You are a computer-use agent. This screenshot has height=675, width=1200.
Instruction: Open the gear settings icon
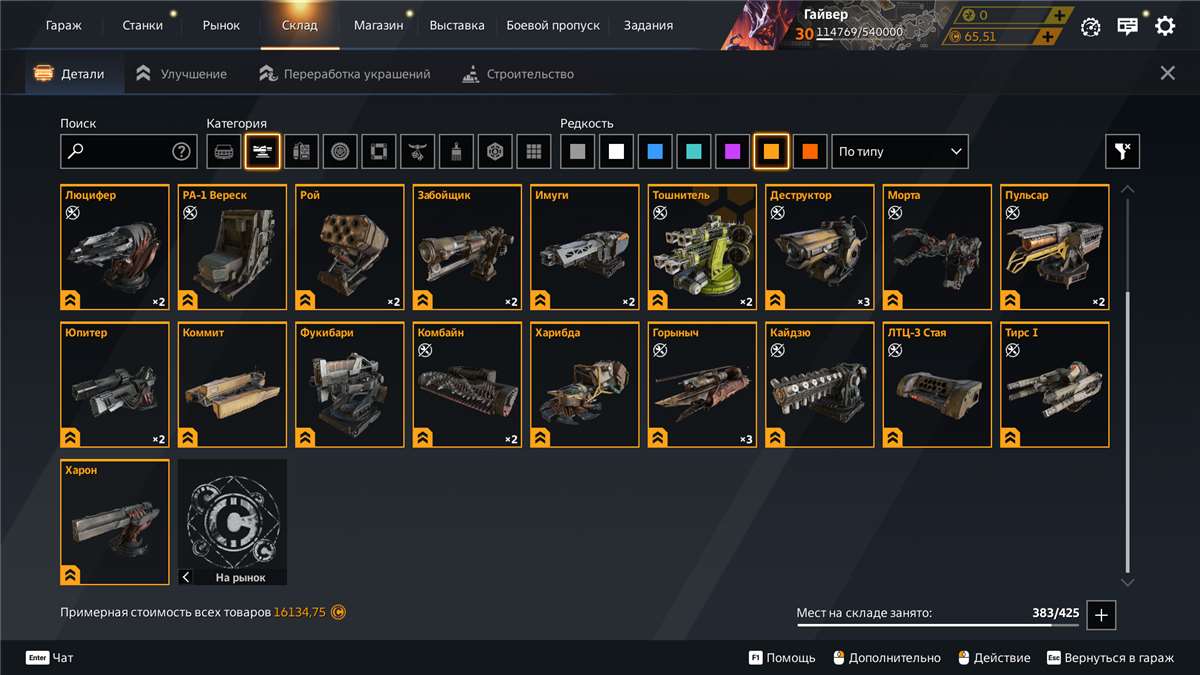[1165, 27]
